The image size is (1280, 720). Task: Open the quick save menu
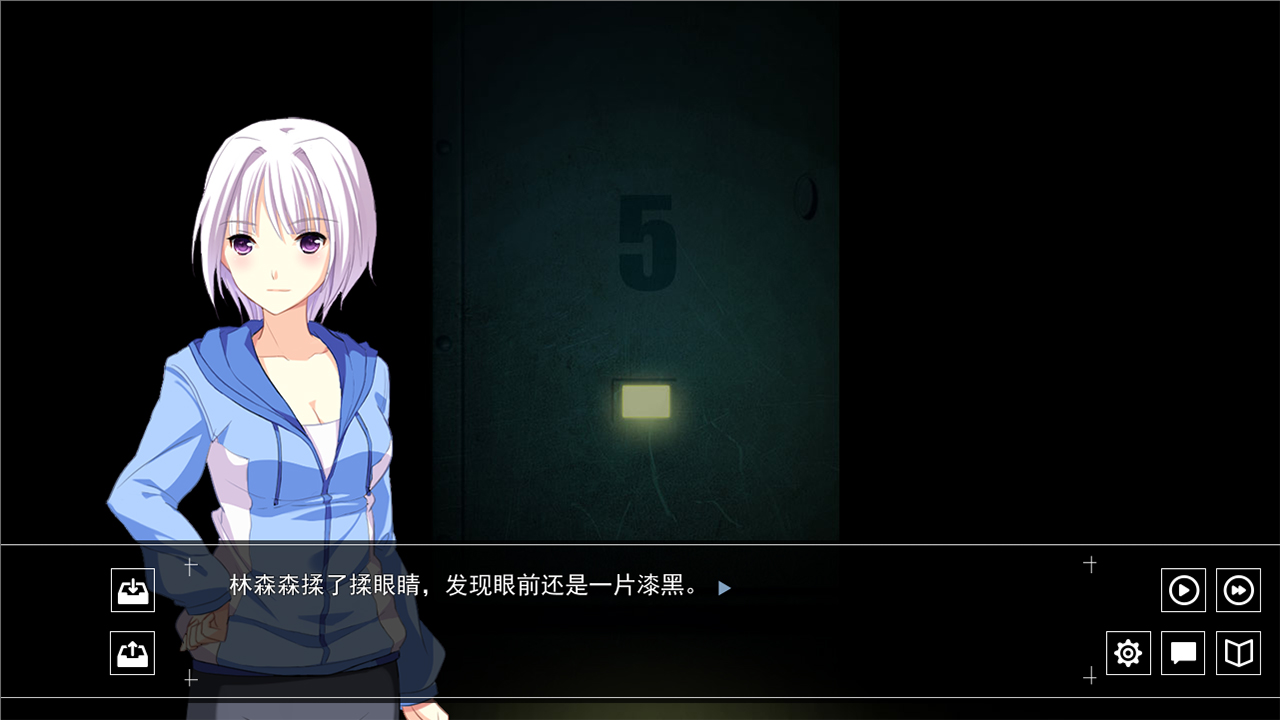coord(132,590)
